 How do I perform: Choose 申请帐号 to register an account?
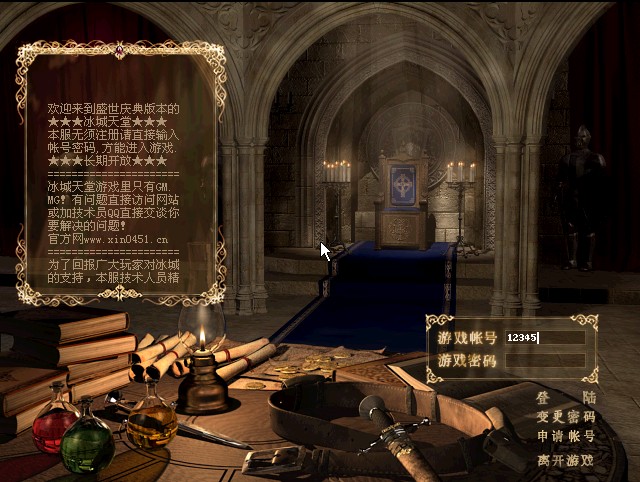point(566,437)
